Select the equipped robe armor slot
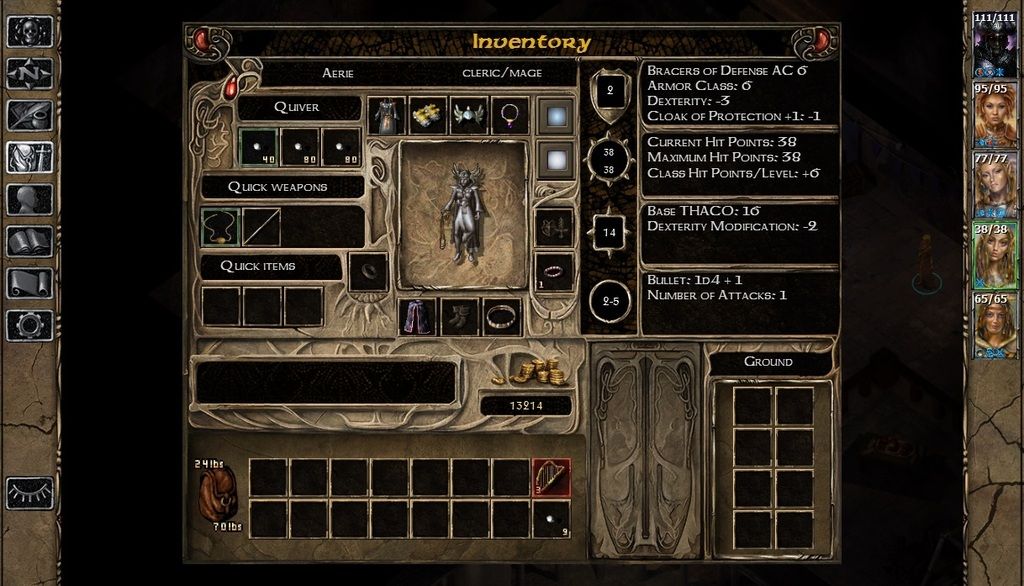The width and height of the screenshot is (1024, 586). (x=386, y=116)
